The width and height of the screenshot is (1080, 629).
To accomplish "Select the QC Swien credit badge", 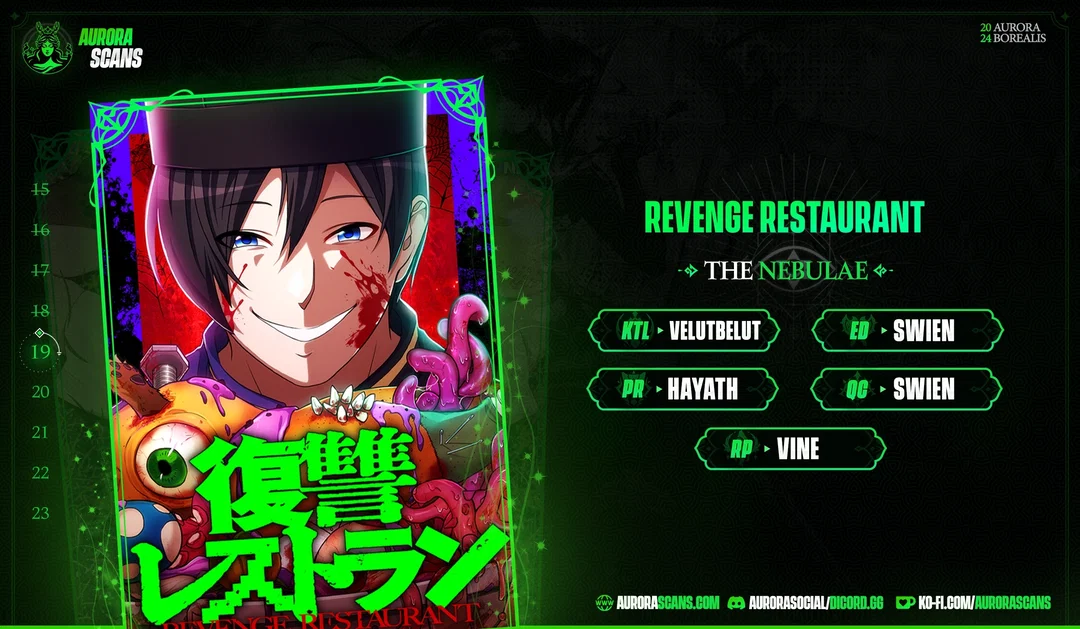I will [906, 389].
